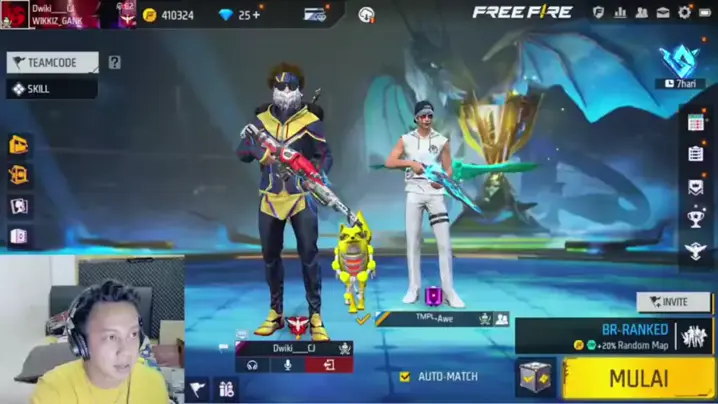The height and width of the screenshot is (404, 718).
Task: Open the friends list icon
Action: pos(642,12)
